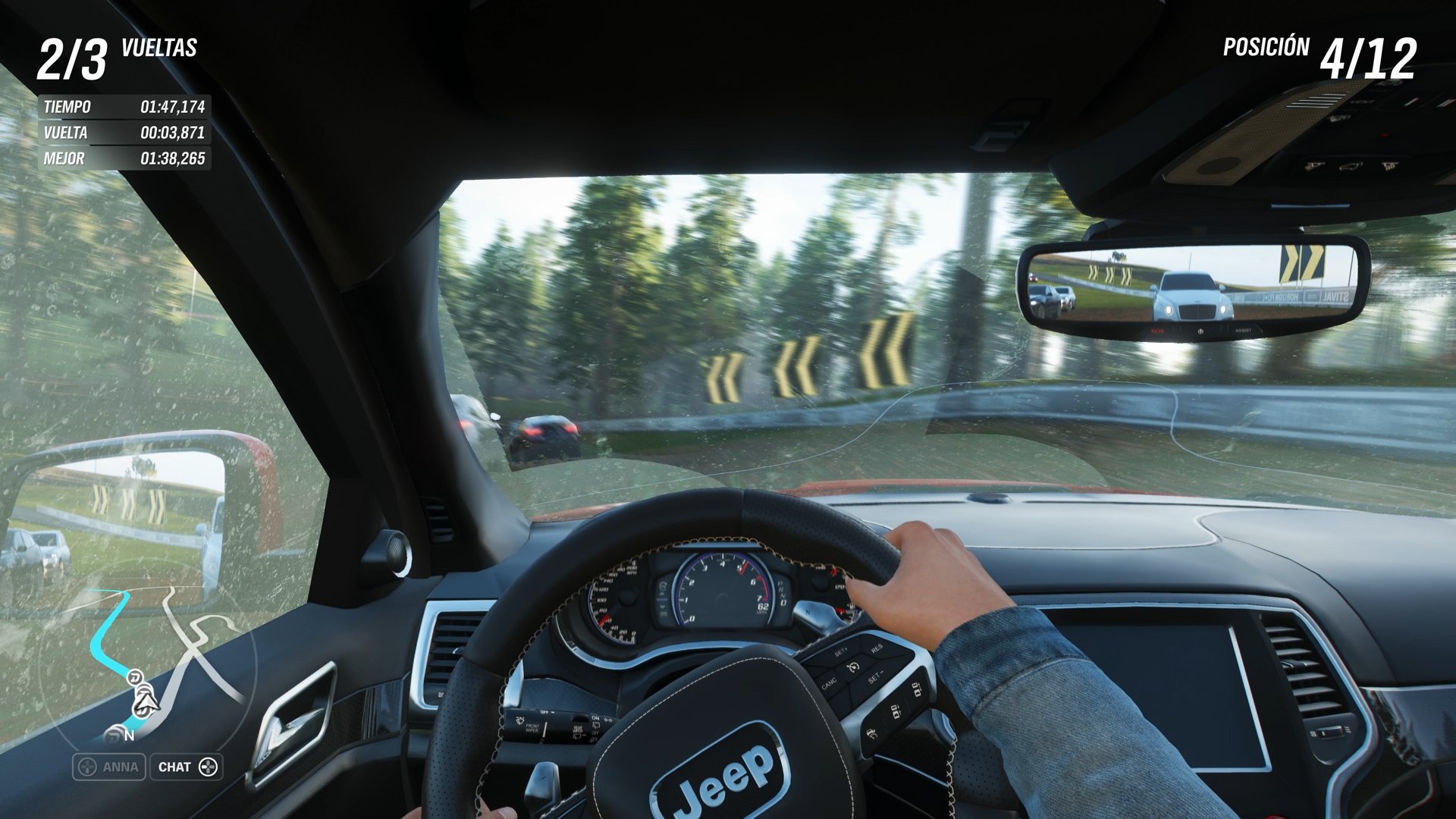The image size is (1456, 819).
Task: Click the controller icon next to CHAT
Action: click(x=206, y=767)
